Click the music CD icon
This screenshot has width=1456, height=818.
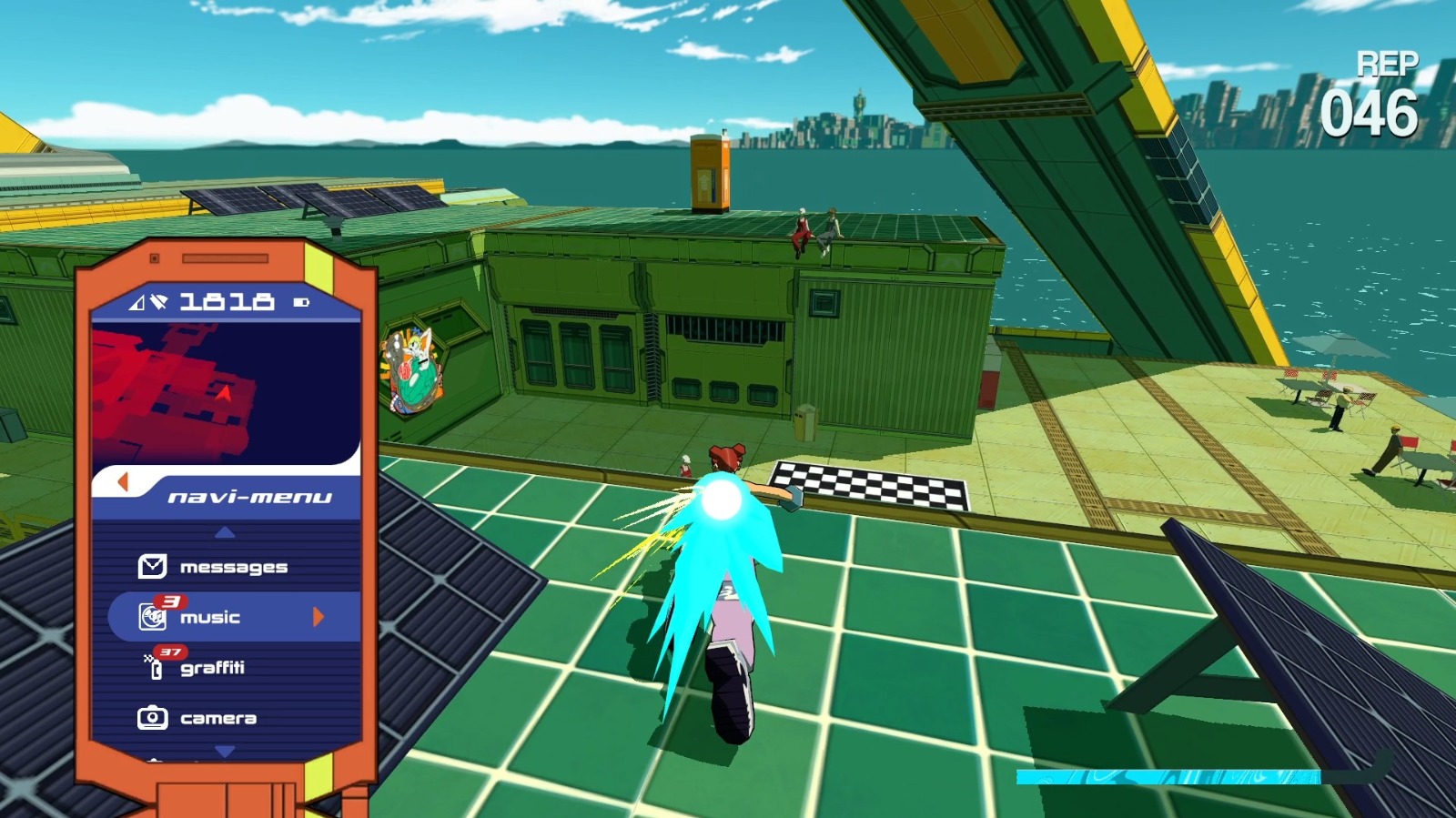[x=152, y=616]
